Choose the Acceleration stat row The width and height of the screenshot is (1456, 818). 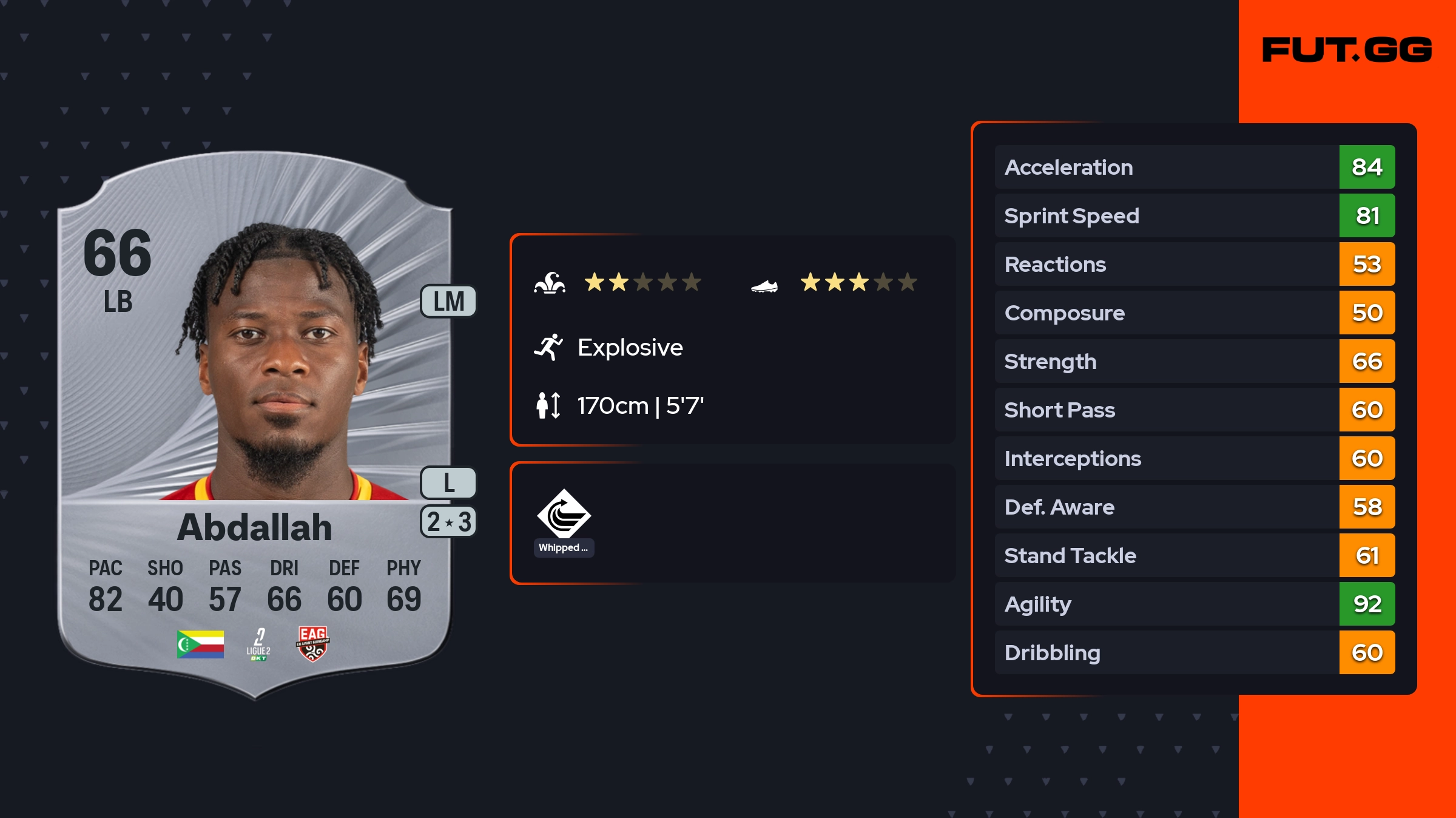(1194, 167)
